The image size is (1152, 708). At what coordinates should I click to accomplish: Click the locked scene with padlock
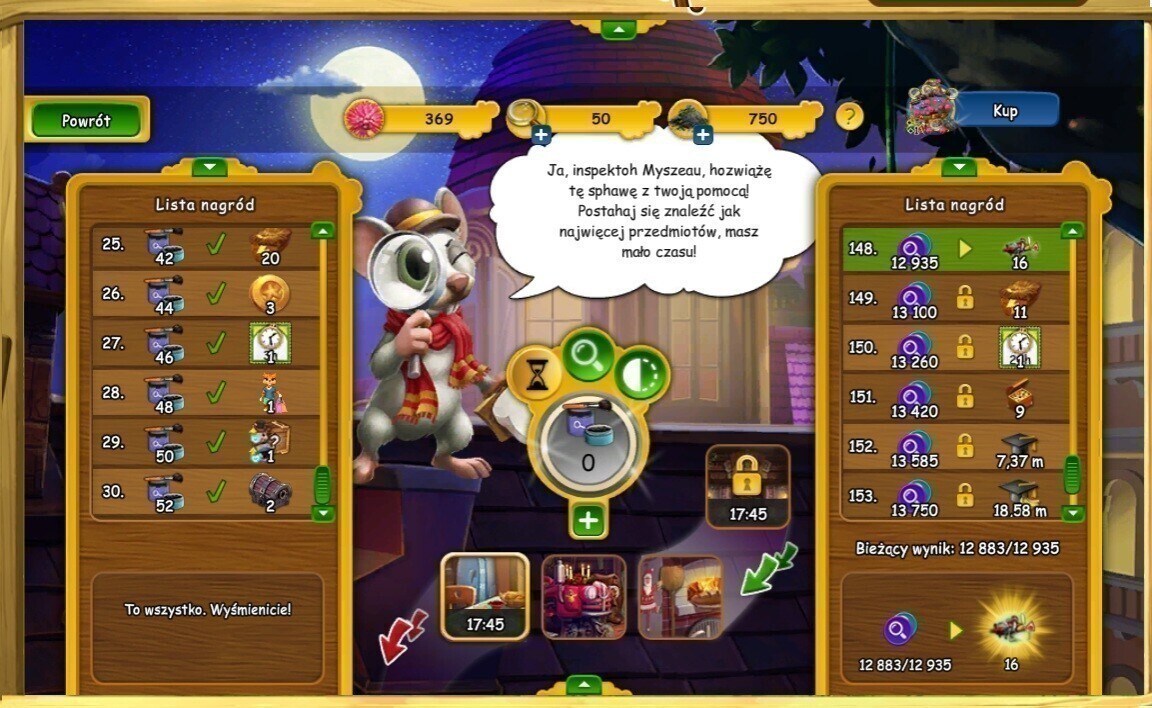click(748, 486)
